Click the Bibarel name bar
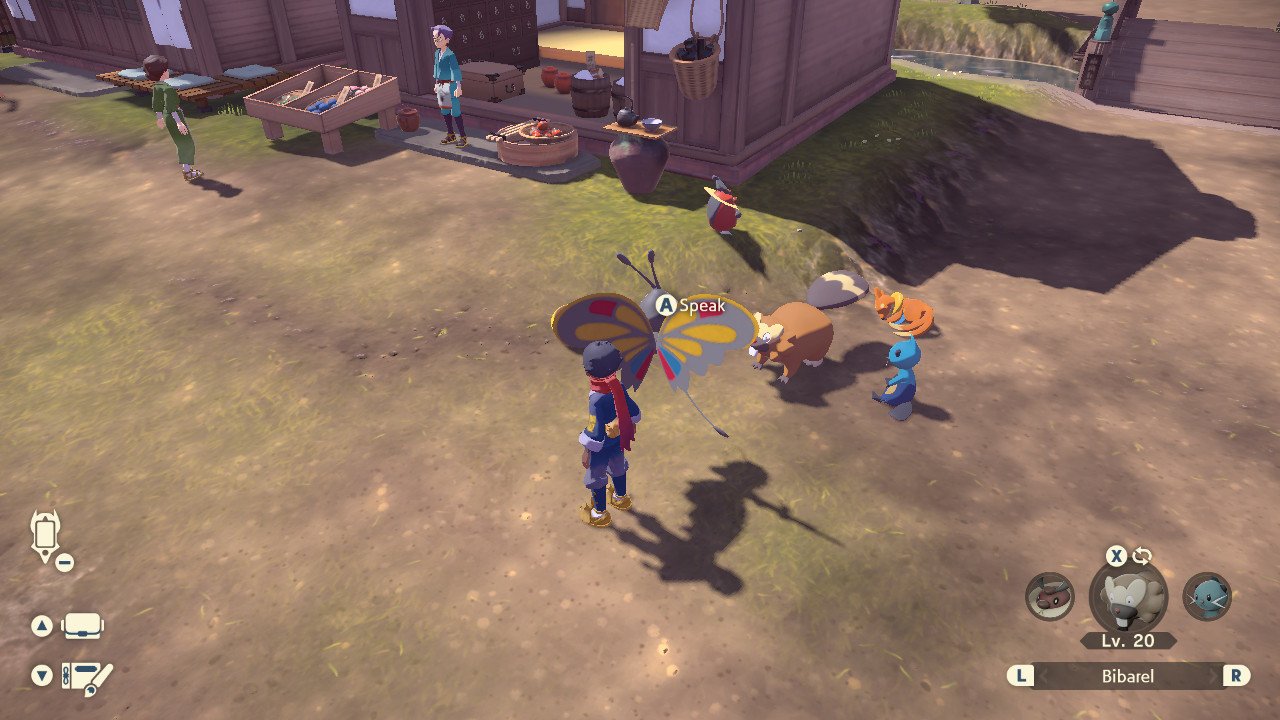Screen dimensions: 1280x720 pos(1128,676)
